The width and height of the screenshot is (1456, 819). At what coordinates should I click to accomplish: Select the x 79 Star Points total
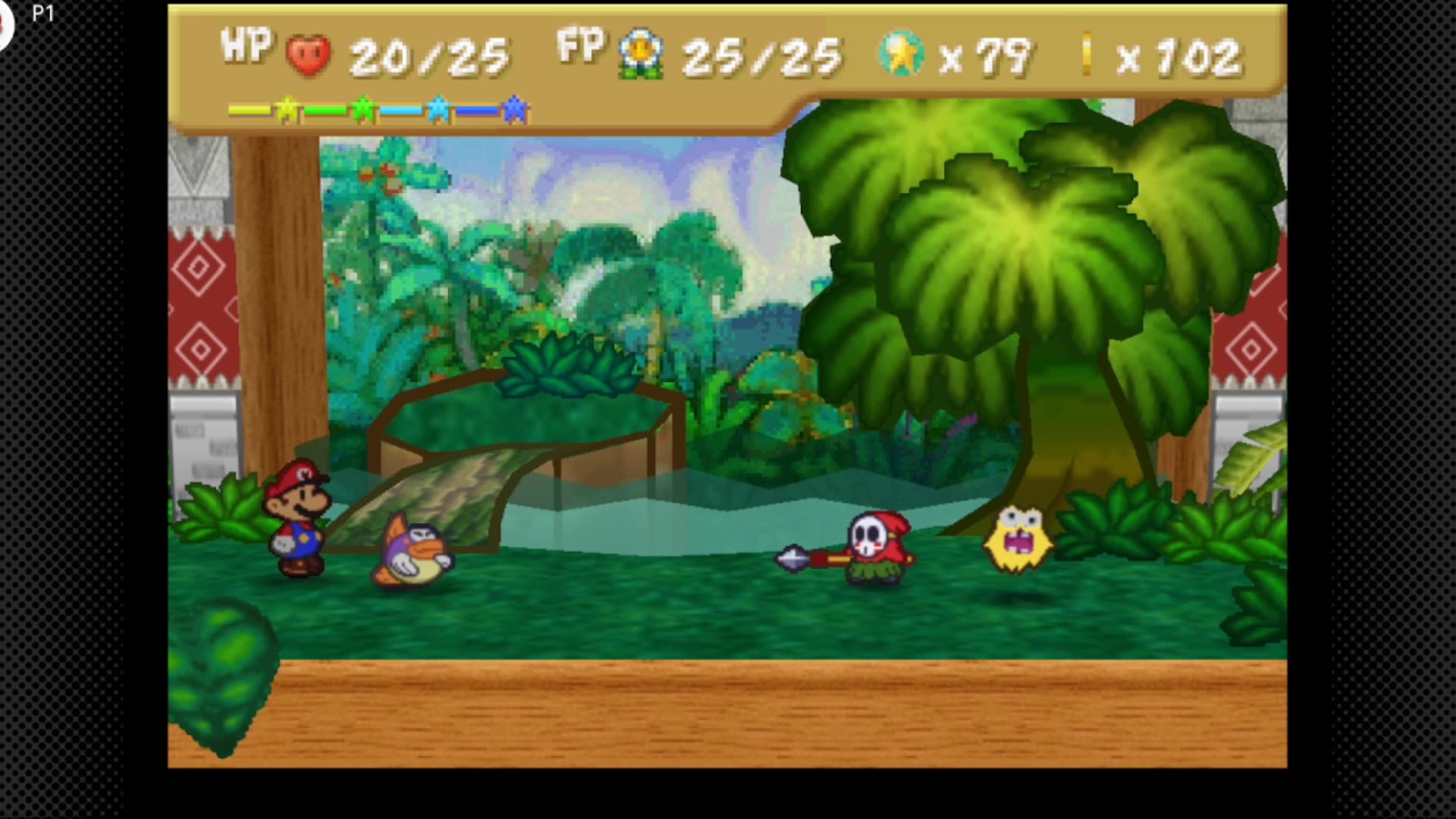[986, 53]
